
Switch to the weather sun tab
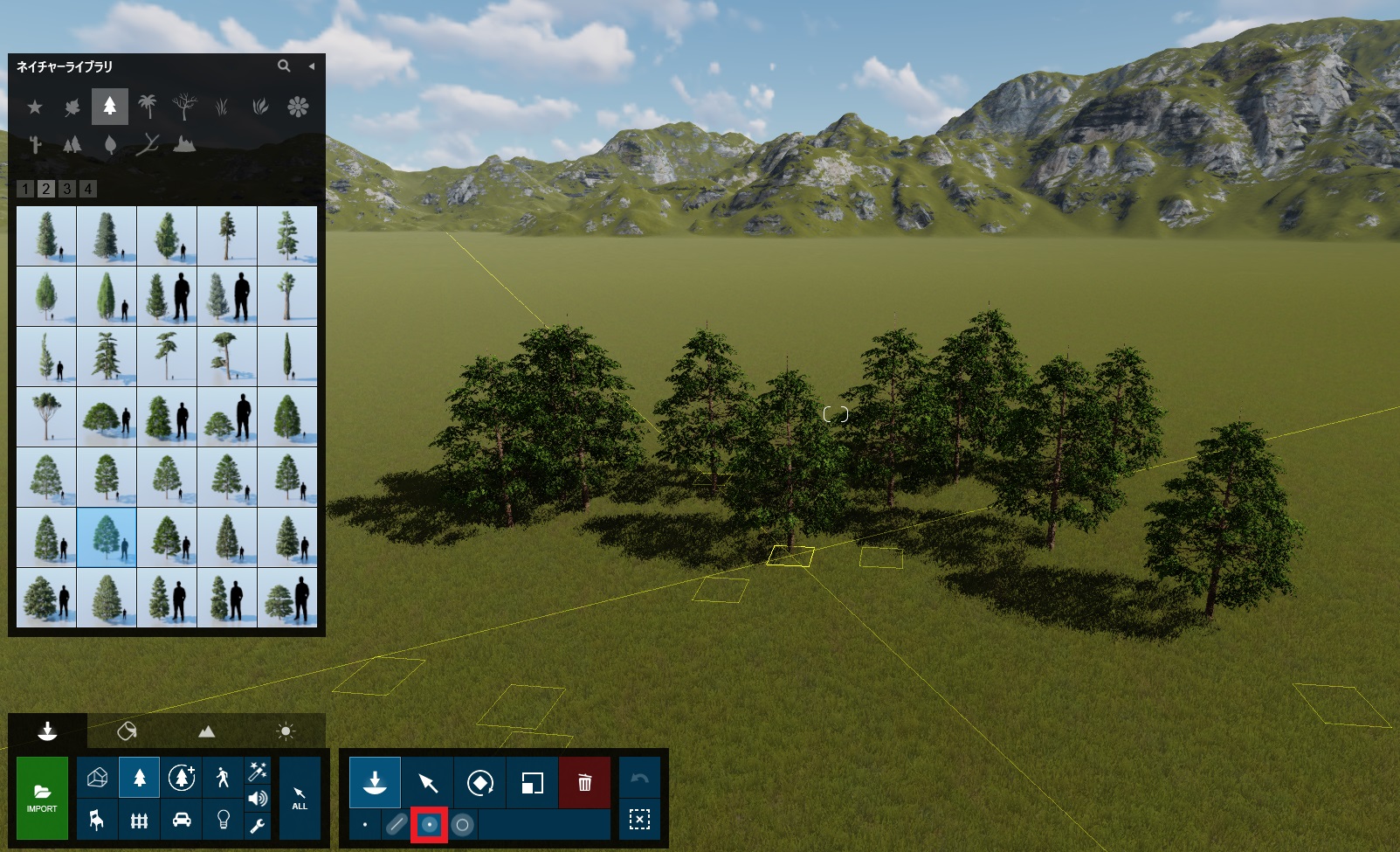286,731
